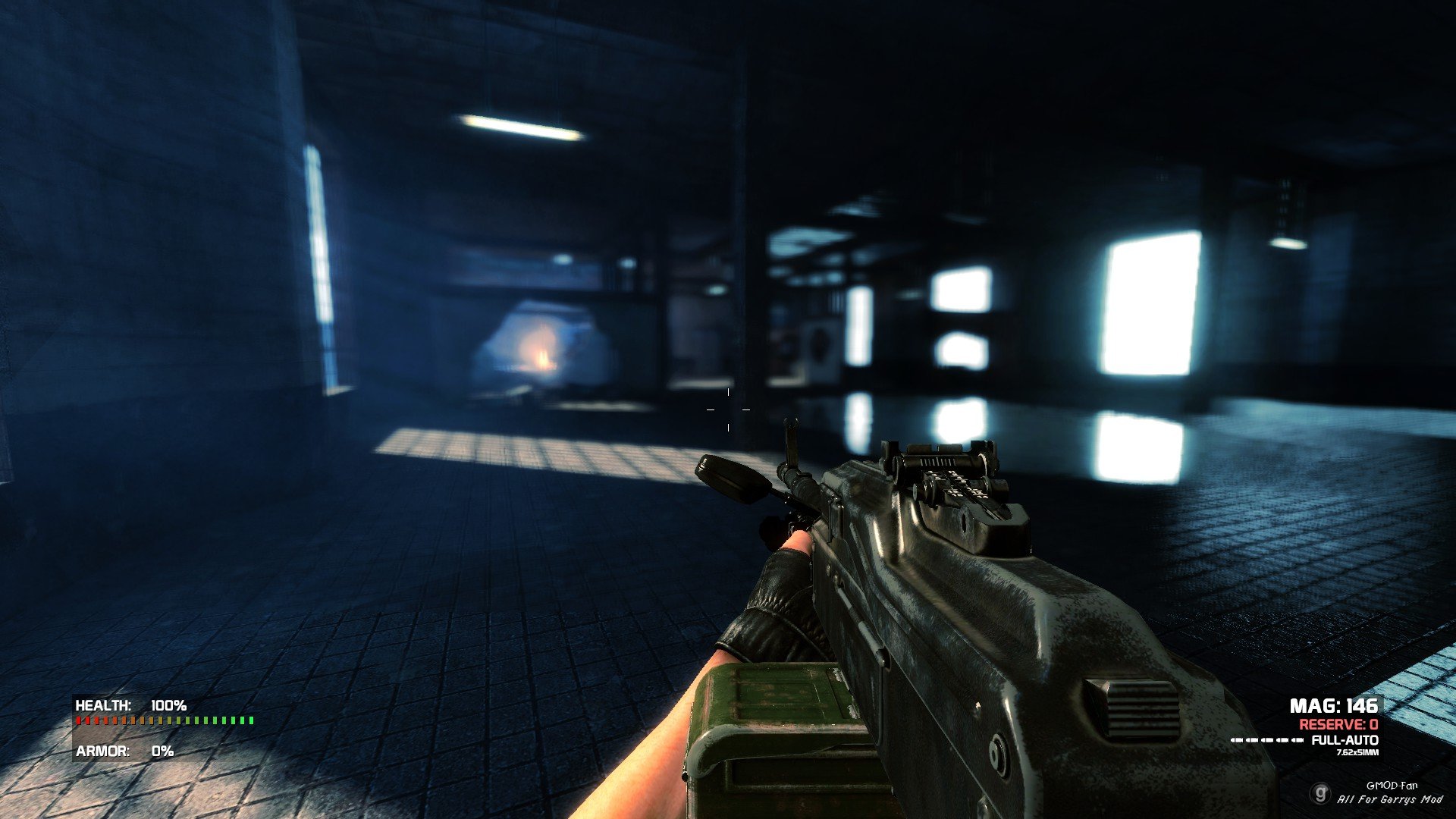Expand the RESERVE: 0 readout

point(1339,725)
